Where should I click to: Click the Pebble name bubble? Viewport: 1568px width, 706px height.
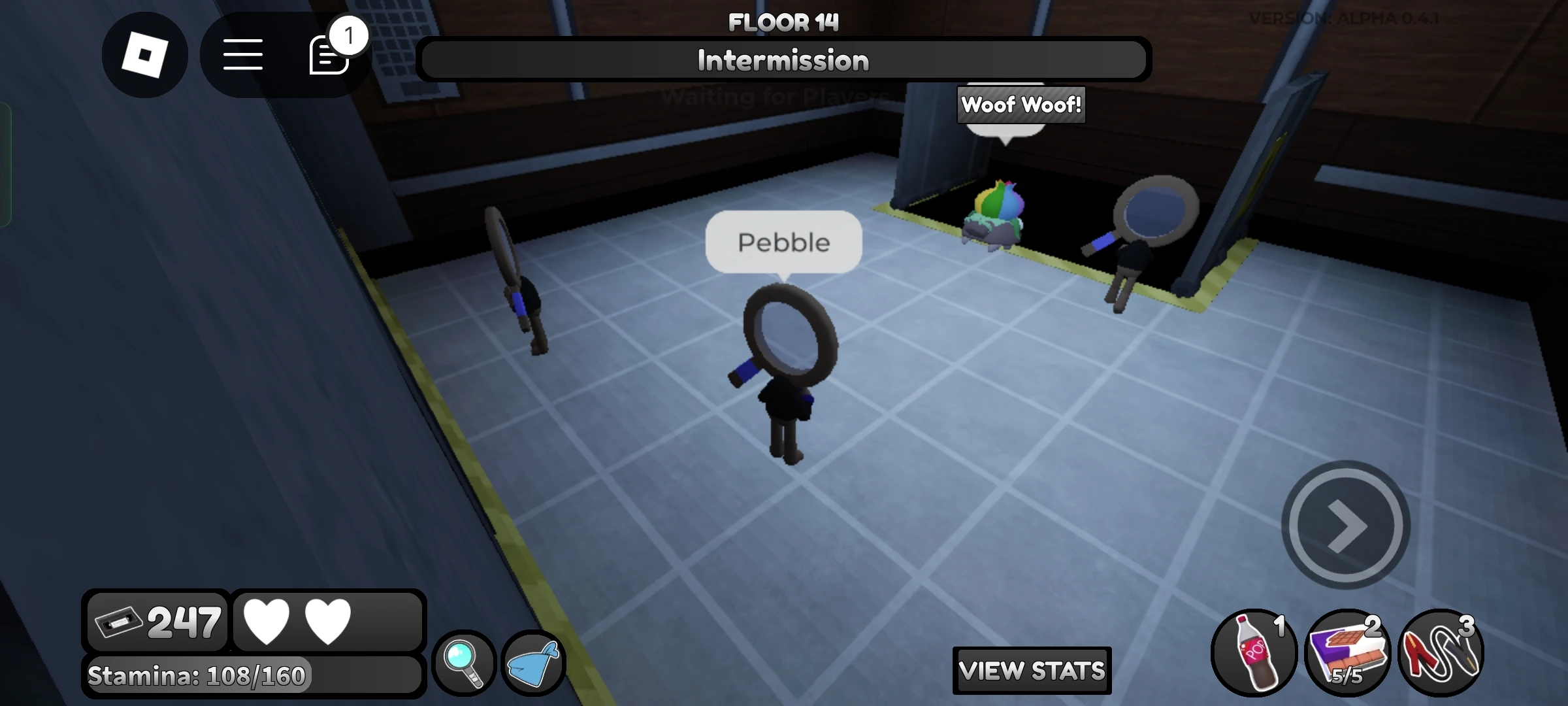tap(783, 241)
